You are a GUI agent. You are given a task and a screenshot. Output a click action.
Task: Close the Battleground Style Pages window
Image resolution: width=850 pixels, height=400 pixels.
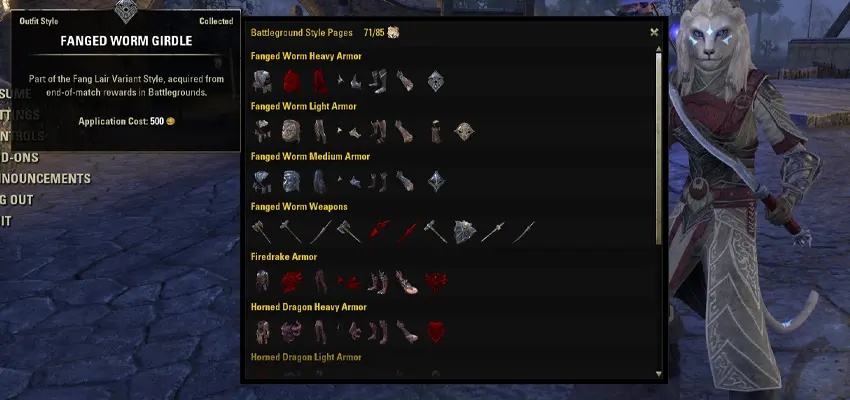point(655,32)
